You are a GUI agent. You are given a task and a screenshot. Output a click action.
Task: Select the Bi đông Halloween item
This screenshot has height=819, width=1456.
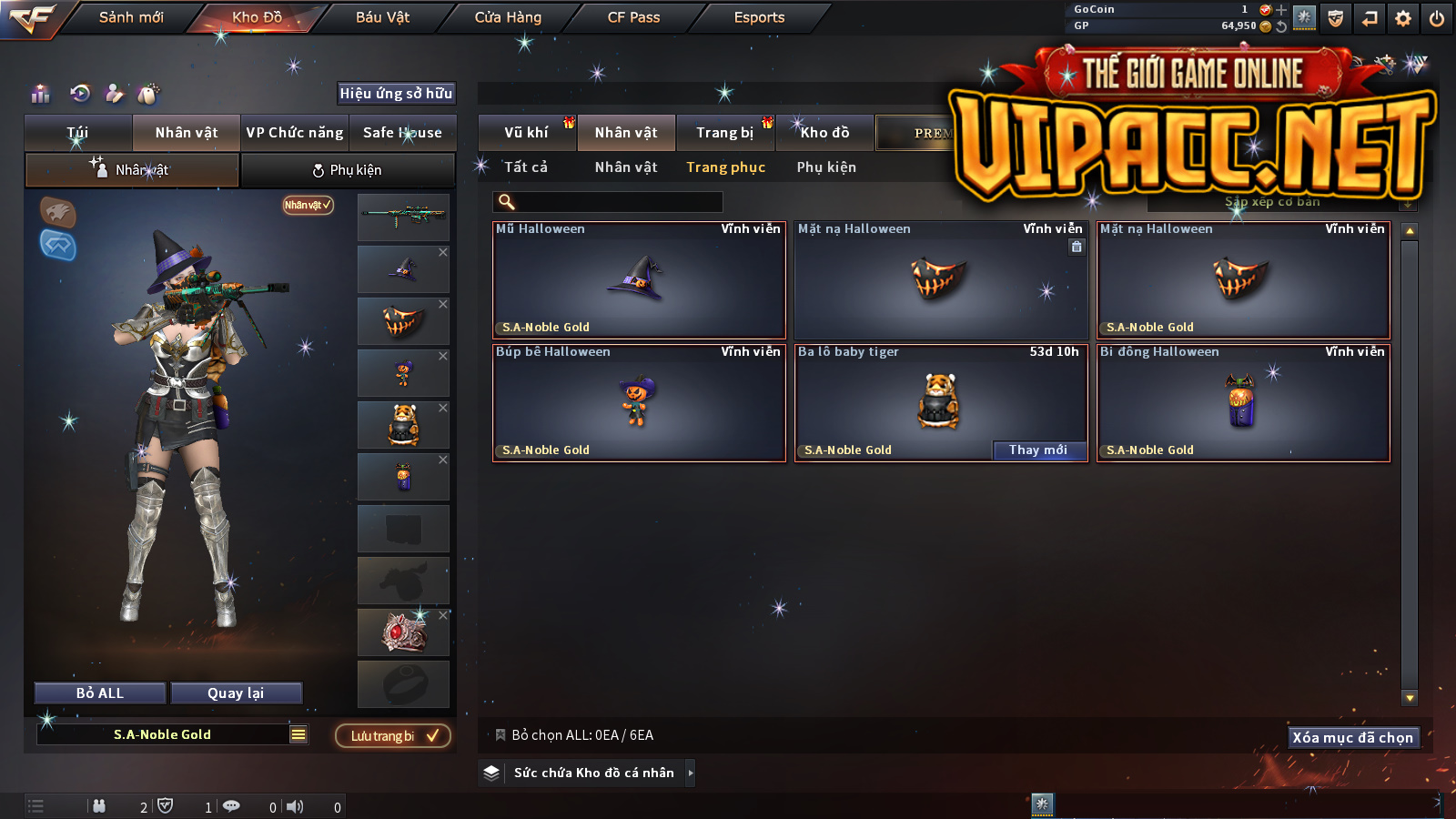(1243, 403)
